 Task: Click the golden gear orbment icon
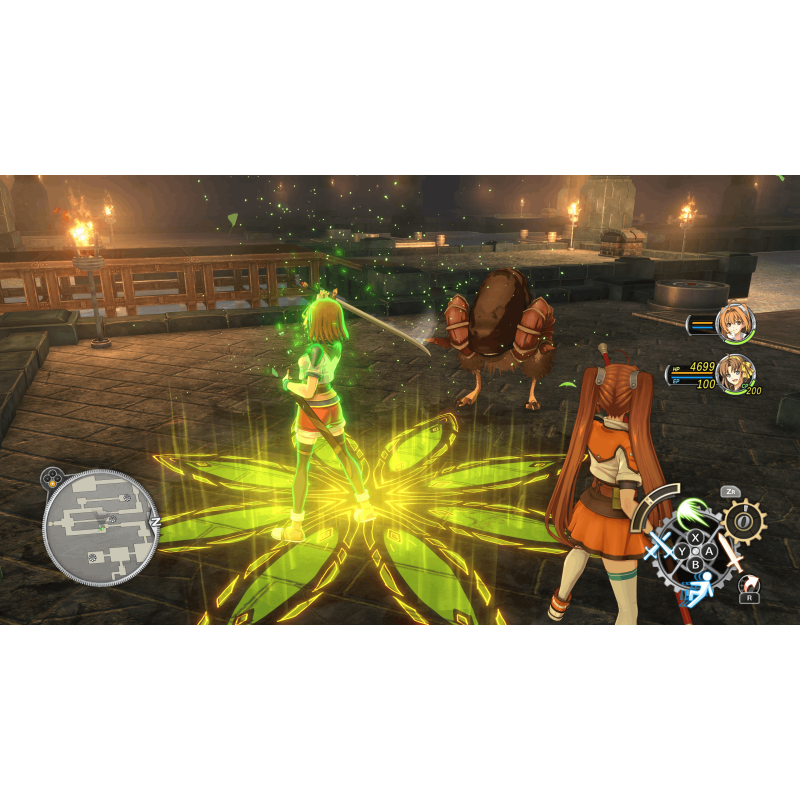(x=744, y=521)
